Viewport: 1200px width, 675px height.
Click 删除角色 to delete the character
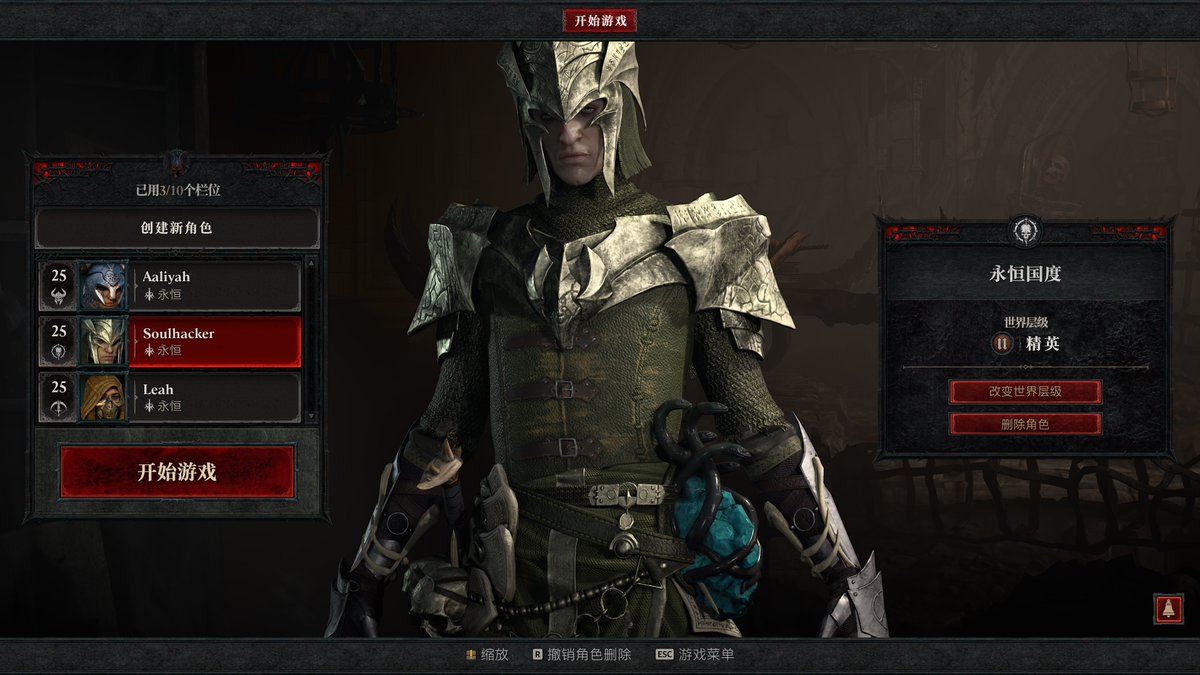click(1025, 424)
